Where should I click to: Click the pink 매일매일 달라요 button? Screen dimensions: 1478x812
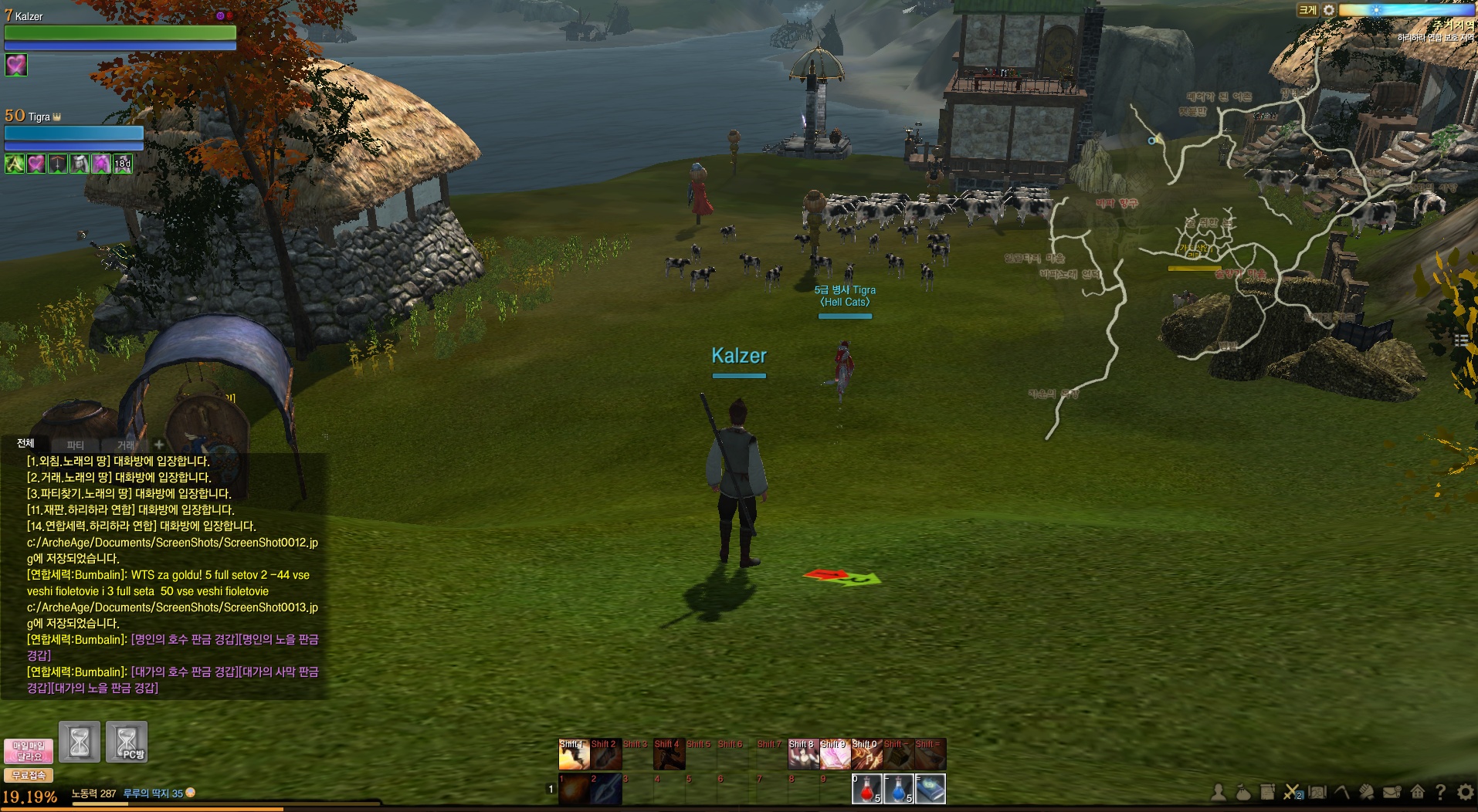point(29,751)
